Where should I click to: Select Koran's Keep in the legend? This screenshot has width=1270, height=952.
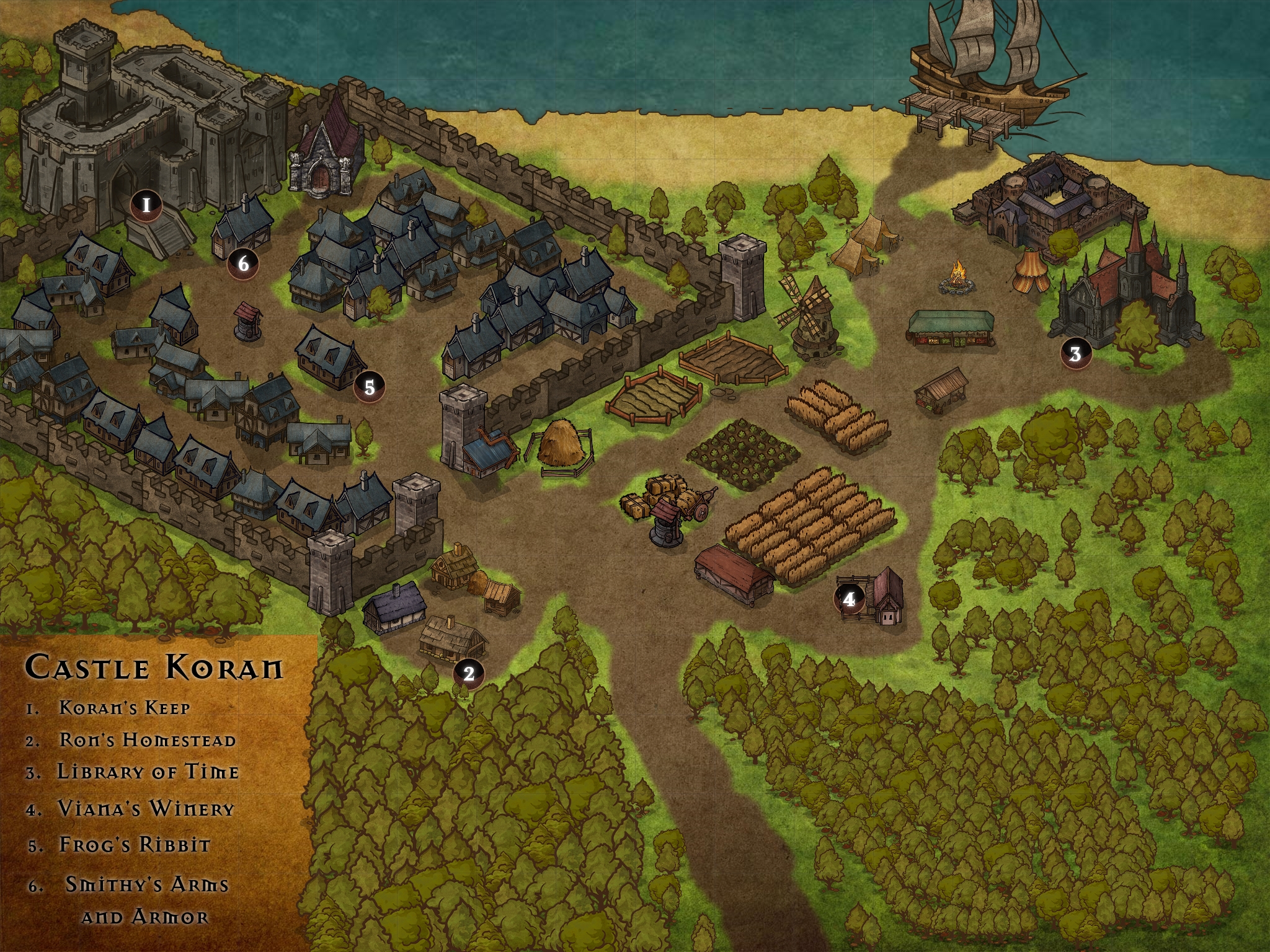point(124,708)
